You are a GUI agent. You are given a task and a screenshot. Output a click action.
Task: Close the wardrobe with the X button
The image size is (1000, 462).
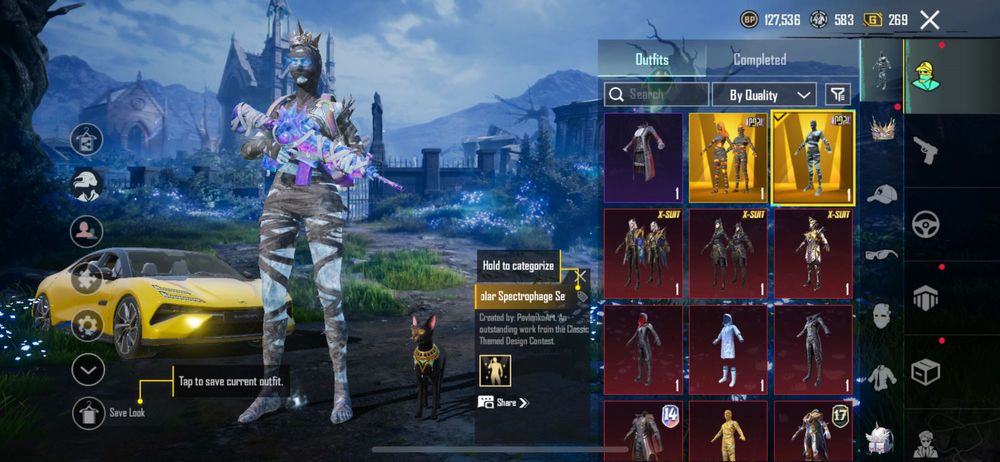930,19
